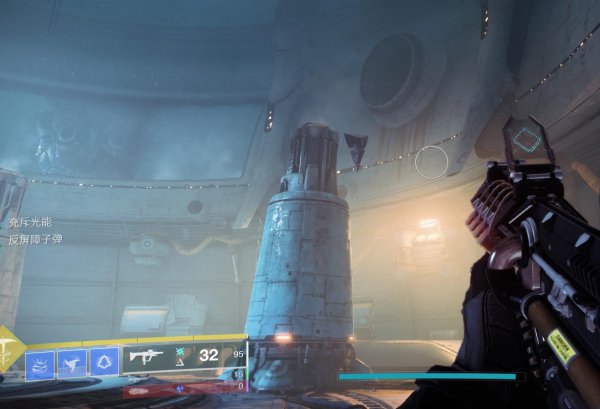This screenshot has width=600, height=409.
Task: Activate the first blue ability icon, the grenade
Action: pyautogui.click(x=40, y=361)
